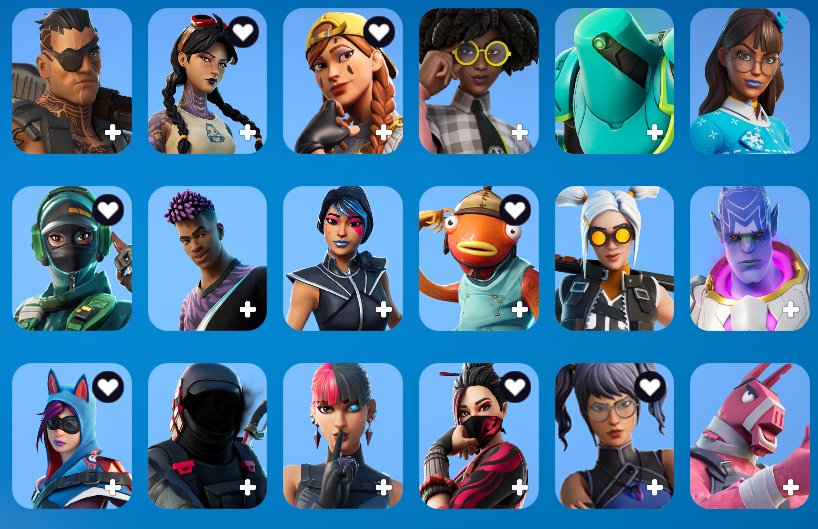This screenshot has height=529, width=818.
Task: Choose the purple-pigtails outfit with glasses
Action: (x=614, y=436)
